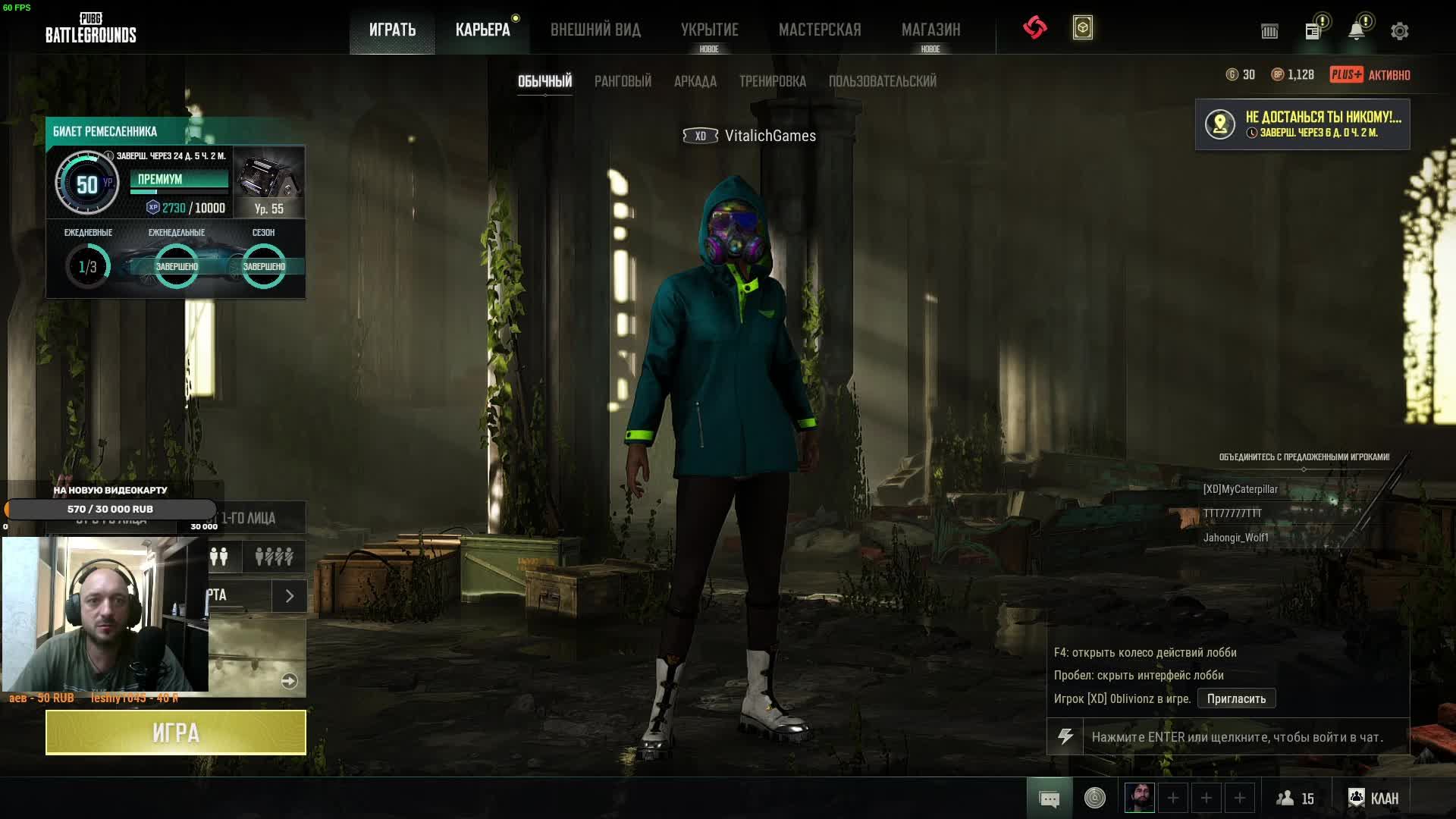Open the КАРЬЕРА menu tab
Image resolution: width=1456 pixels, height=819 pixels.
tap(482, 30)
